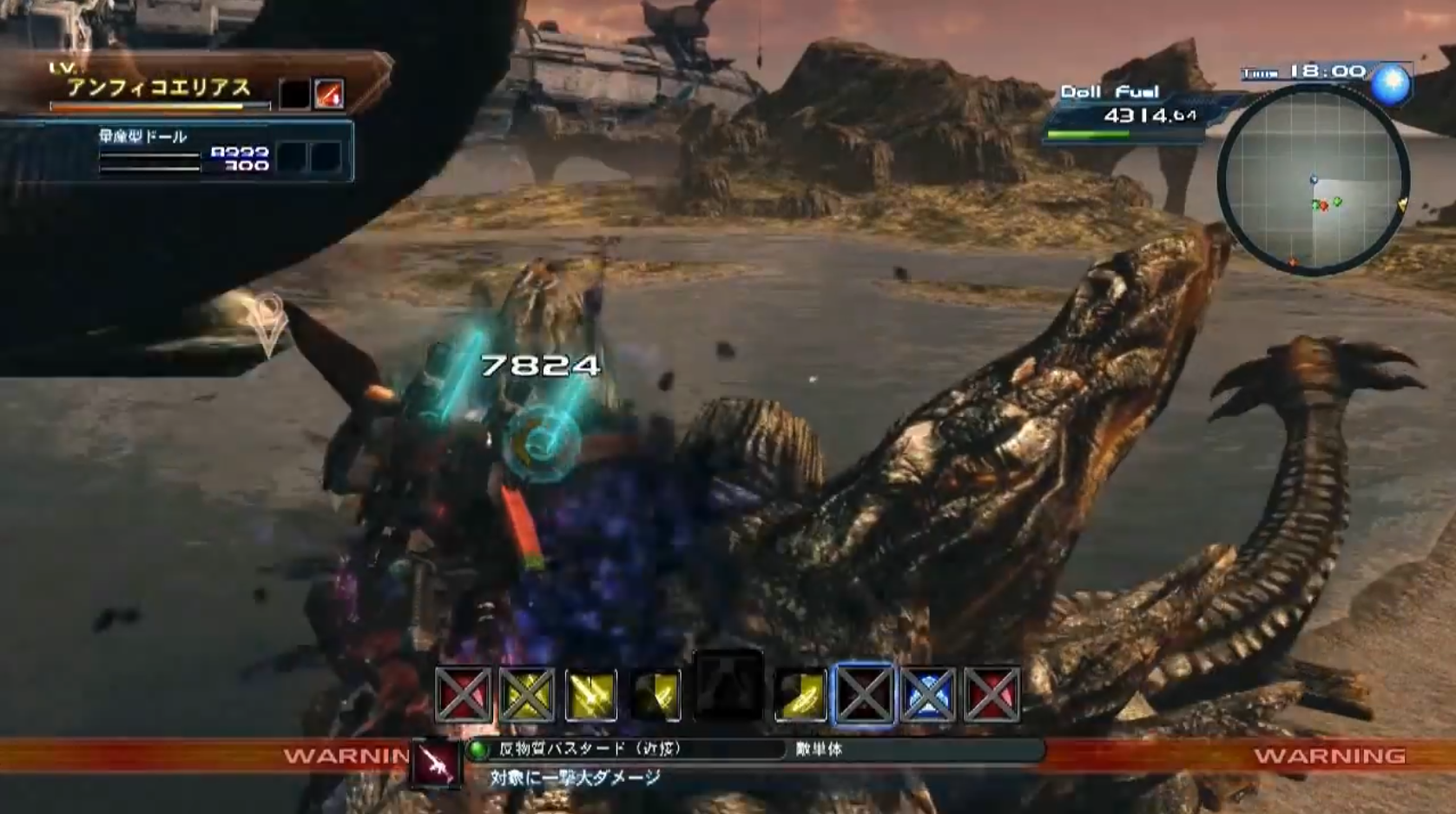Image resolution: width=1456 pixels, height=814 pixels.
Task: Pick the dark raised center art slot
Action: pyautogui.click(x=728, y=685)
